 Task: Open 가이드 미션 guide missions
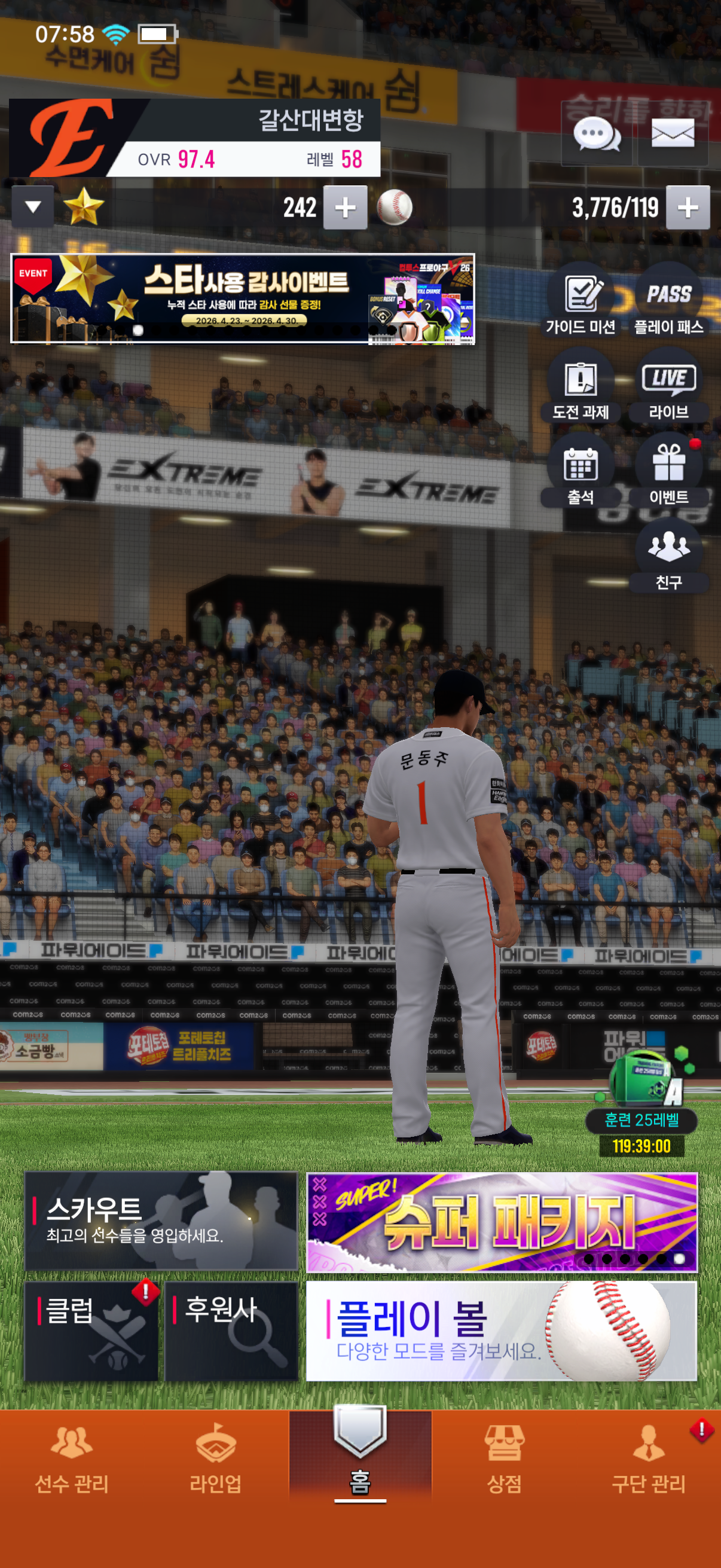[x=581, y=300]
